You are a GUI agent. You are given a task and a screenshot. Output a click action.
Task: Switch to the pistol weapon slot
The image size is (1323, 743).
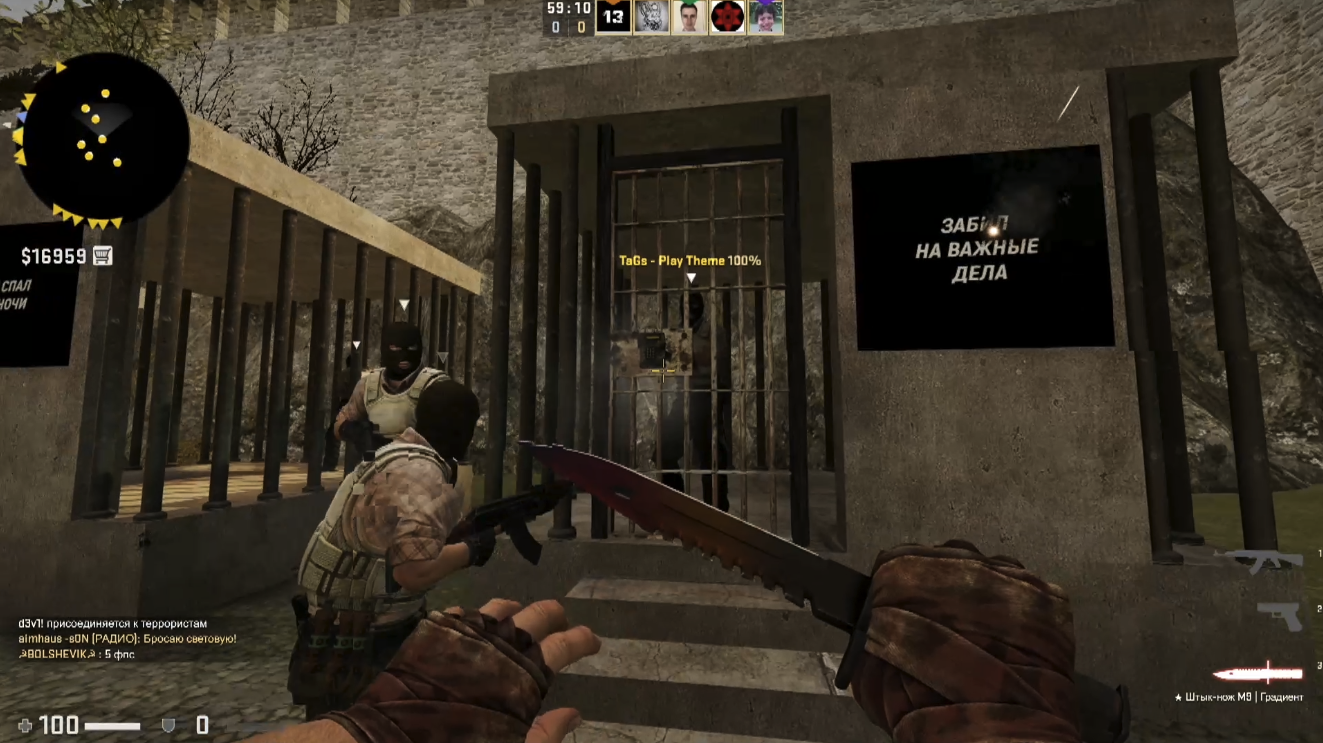1279,615
